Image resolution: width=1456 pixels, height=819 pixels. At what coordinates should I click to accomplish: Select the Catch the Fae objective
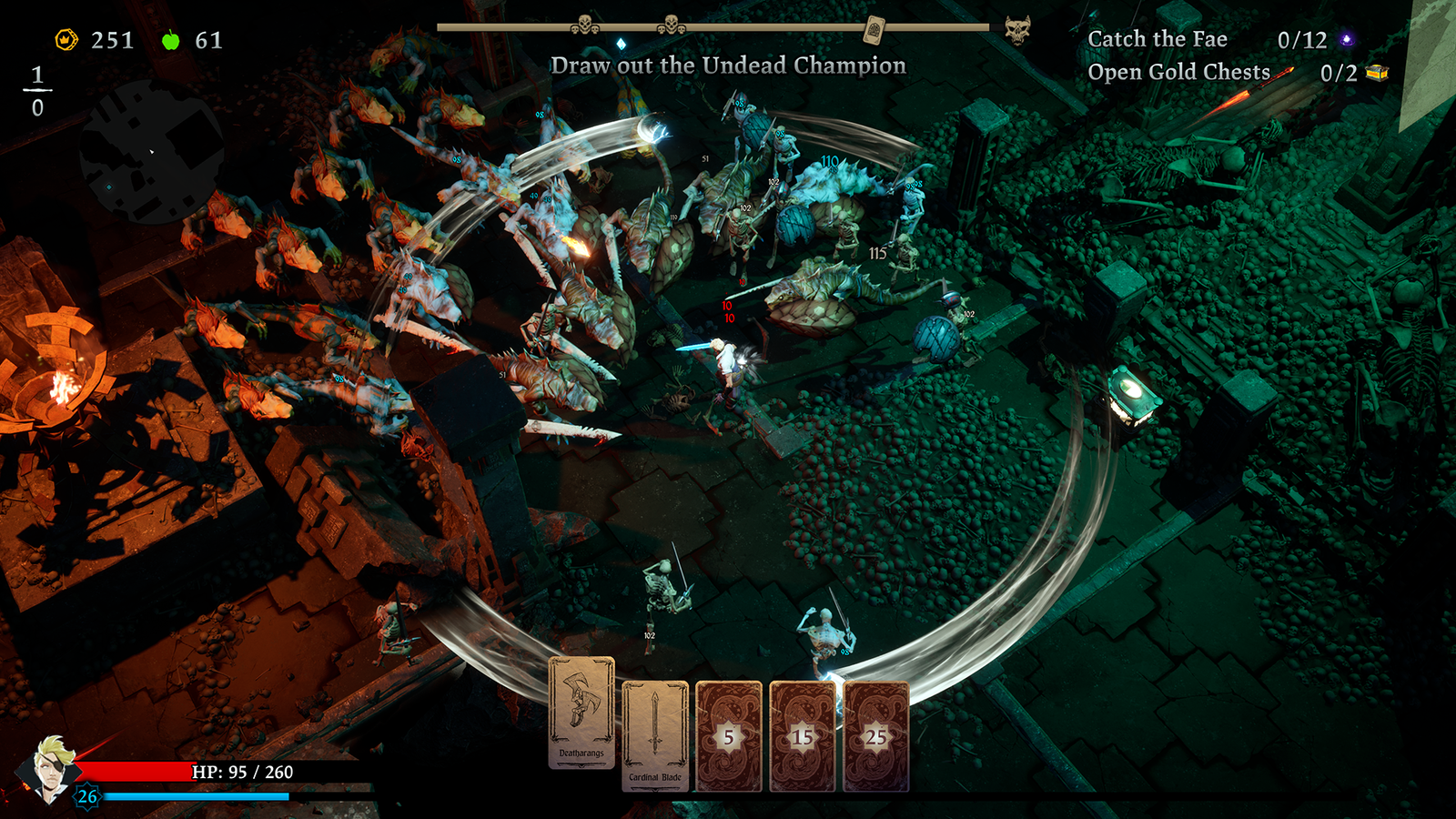pos(1158,39)
